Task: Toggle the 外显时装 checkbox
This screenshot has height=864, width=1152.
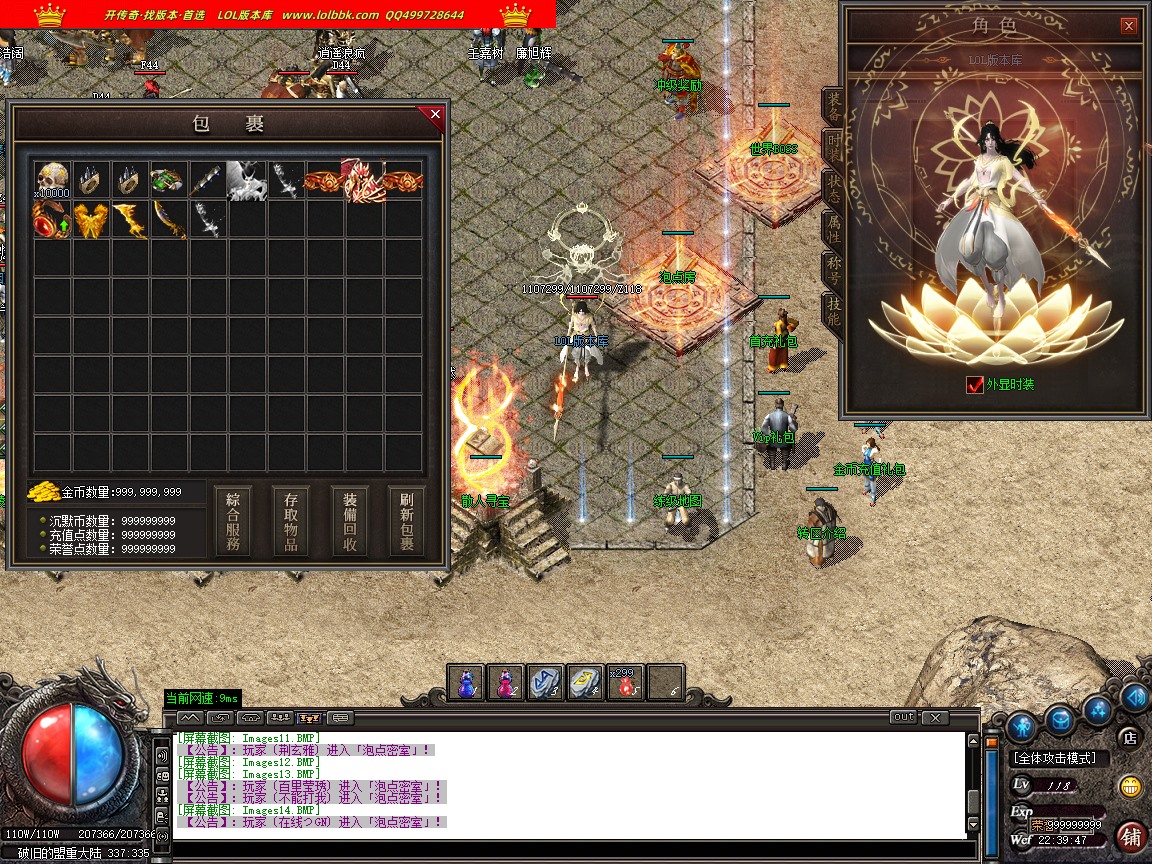Action: click(975, 385)
